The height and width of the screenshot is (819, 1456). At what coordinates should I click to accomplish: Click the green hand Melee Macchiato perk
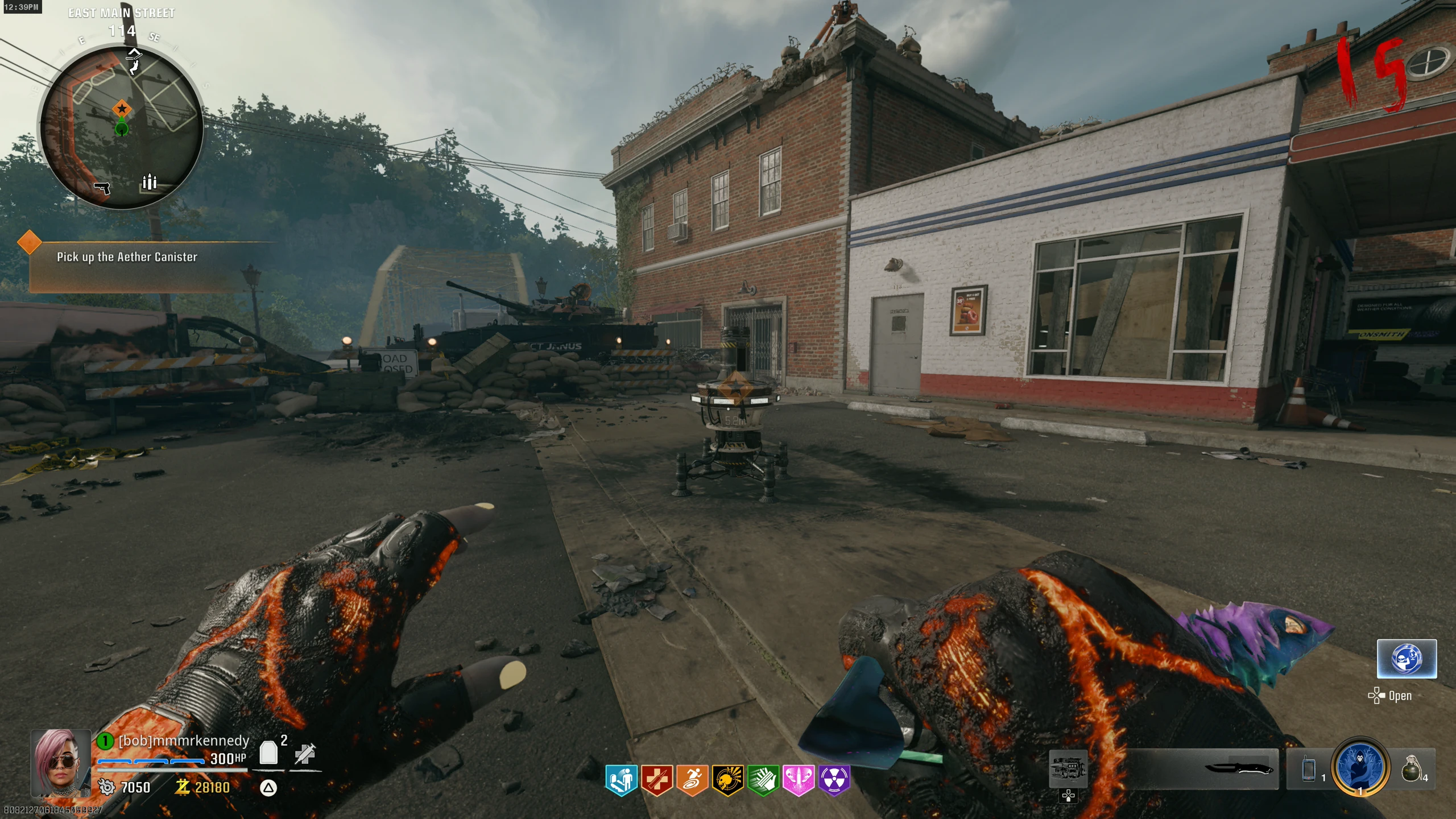coord(763,780)
